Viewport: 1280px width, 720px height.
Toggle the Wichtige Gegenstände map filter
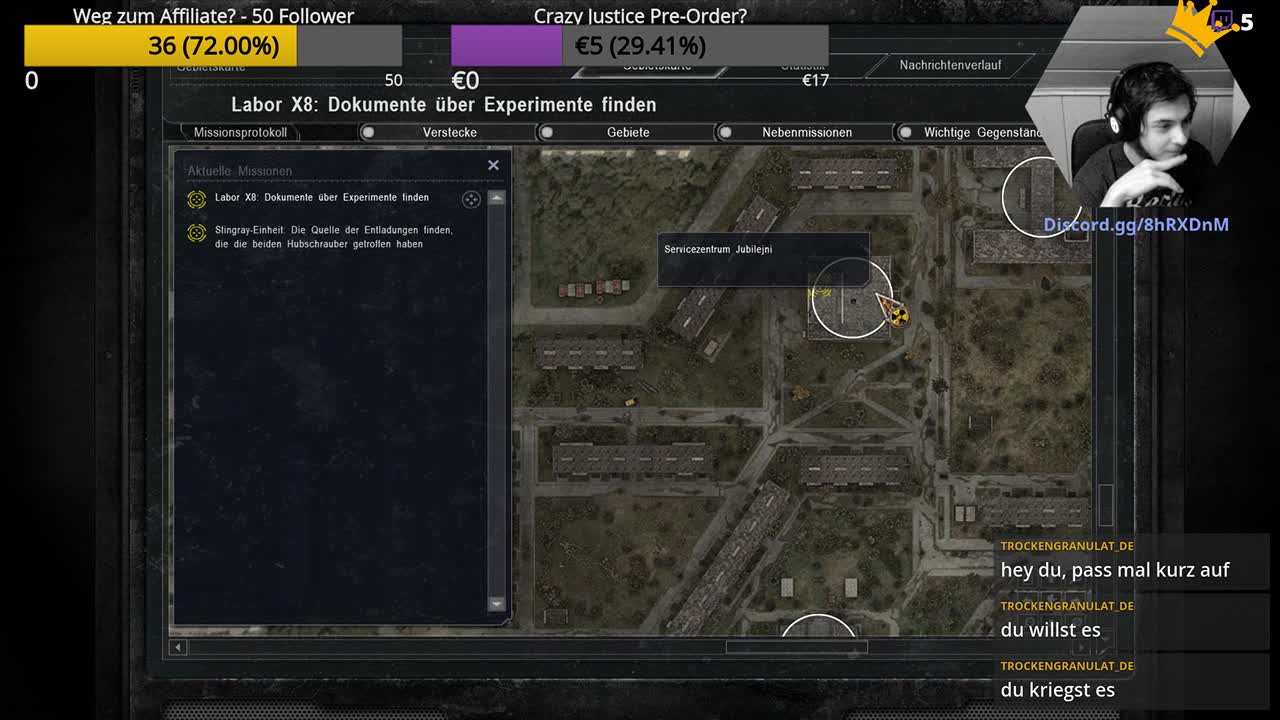pos(982,132)
